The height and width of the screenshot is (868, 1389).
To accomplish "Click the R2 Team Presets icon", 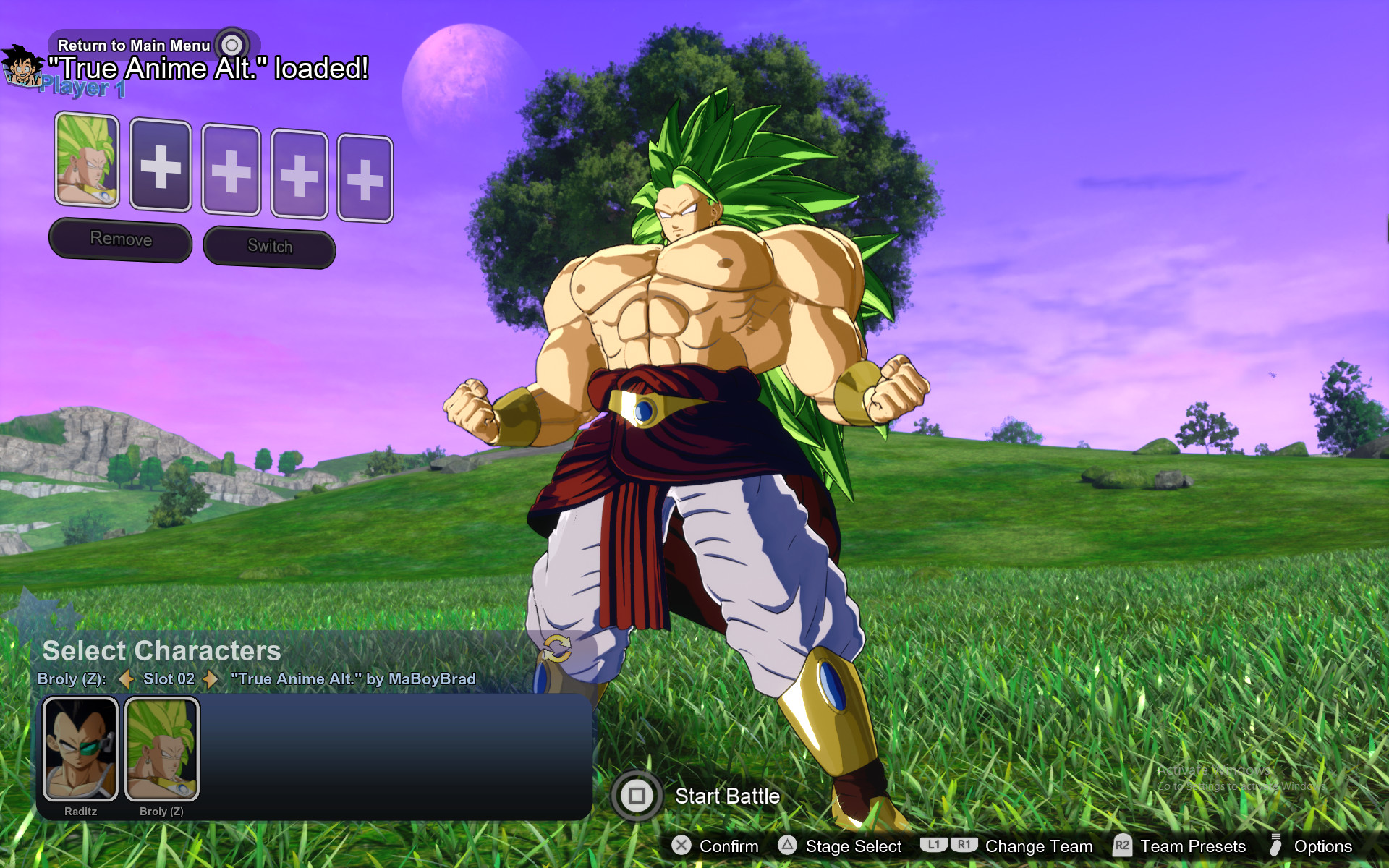I will [1124, 846].
